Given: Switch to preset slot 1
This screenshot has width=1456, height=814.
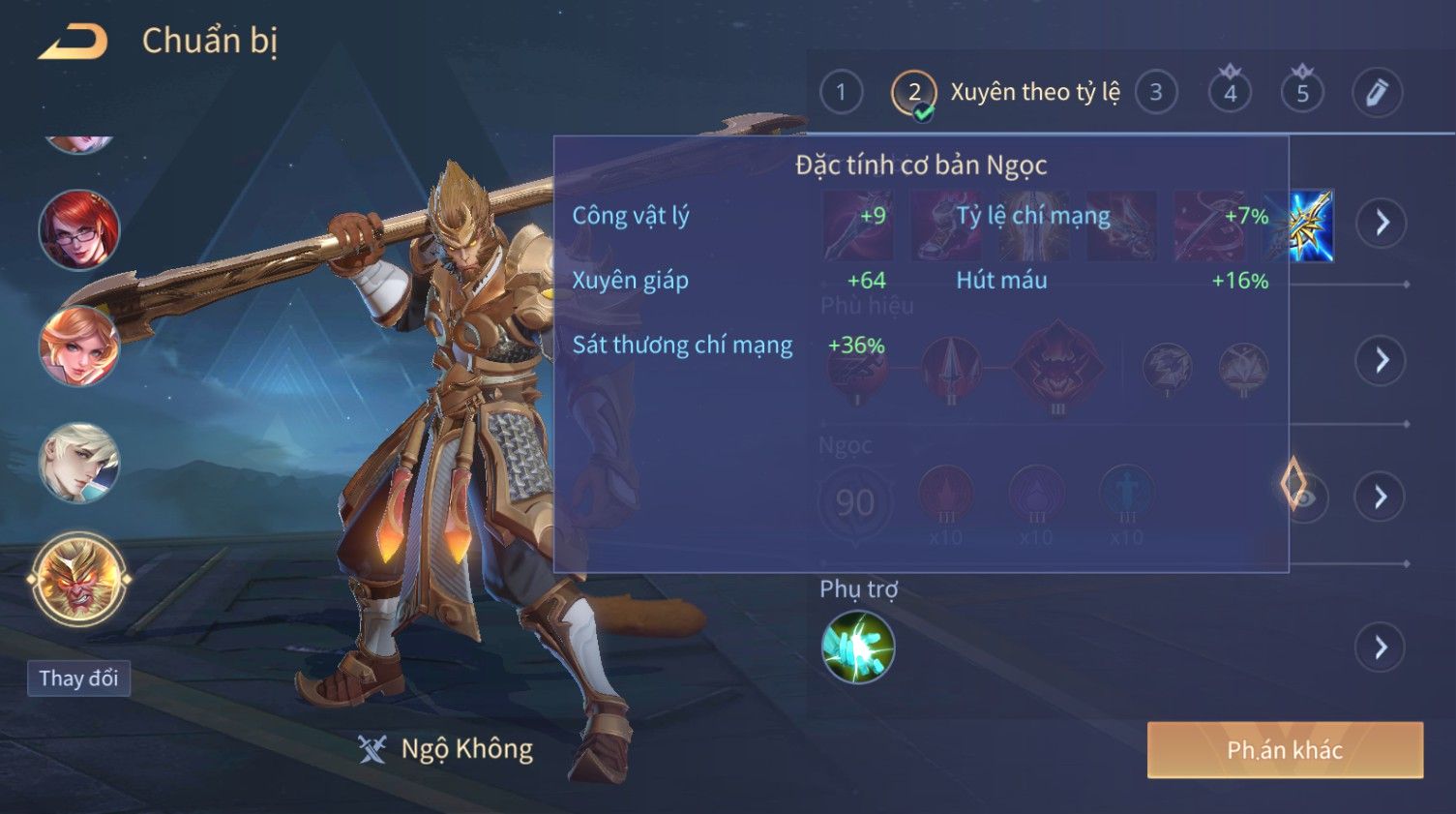Looking at the screenshot, I should [841, 93].
